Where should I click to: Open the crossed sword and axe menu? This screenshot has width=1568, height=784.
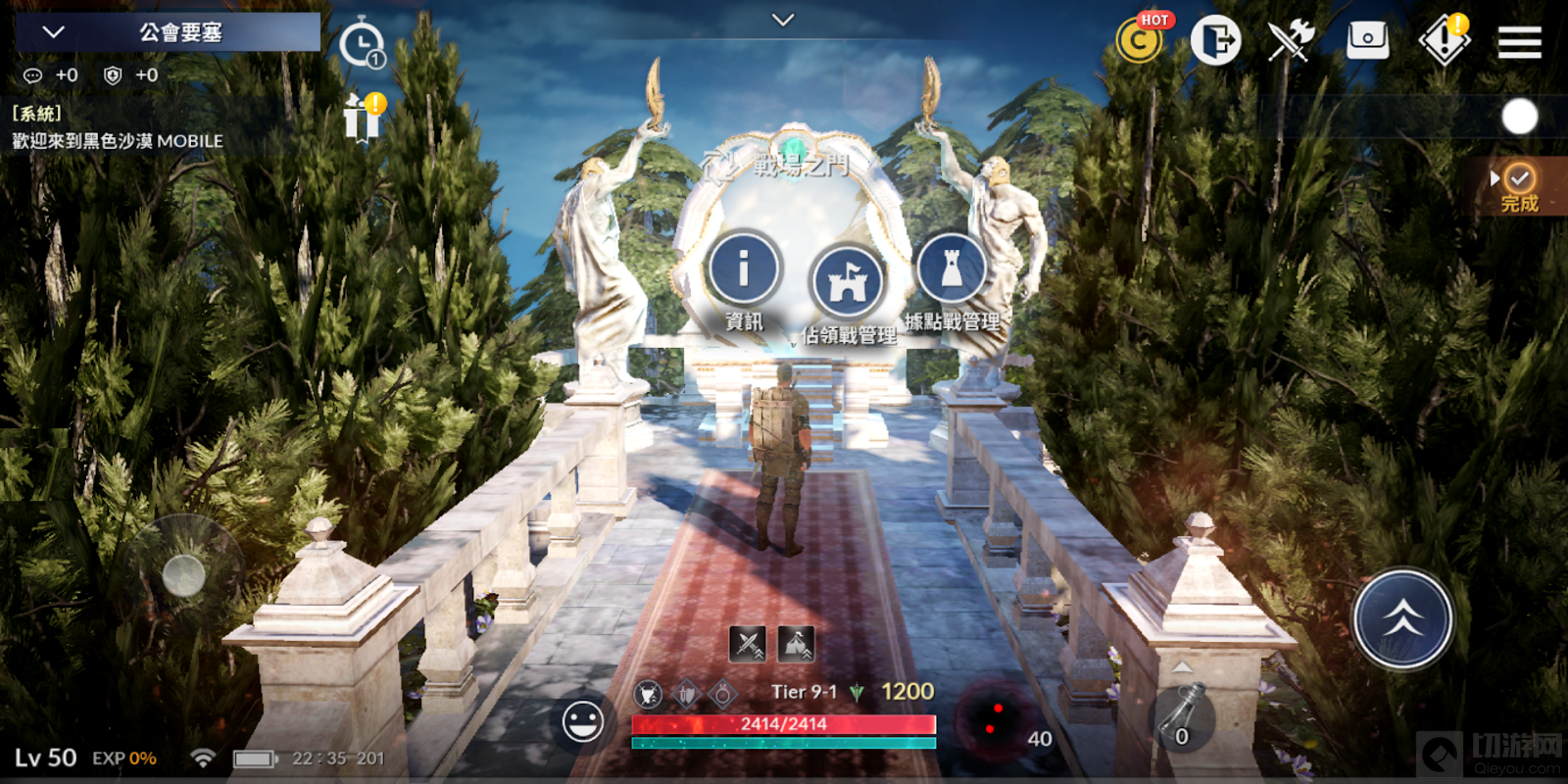(1291, 41)
